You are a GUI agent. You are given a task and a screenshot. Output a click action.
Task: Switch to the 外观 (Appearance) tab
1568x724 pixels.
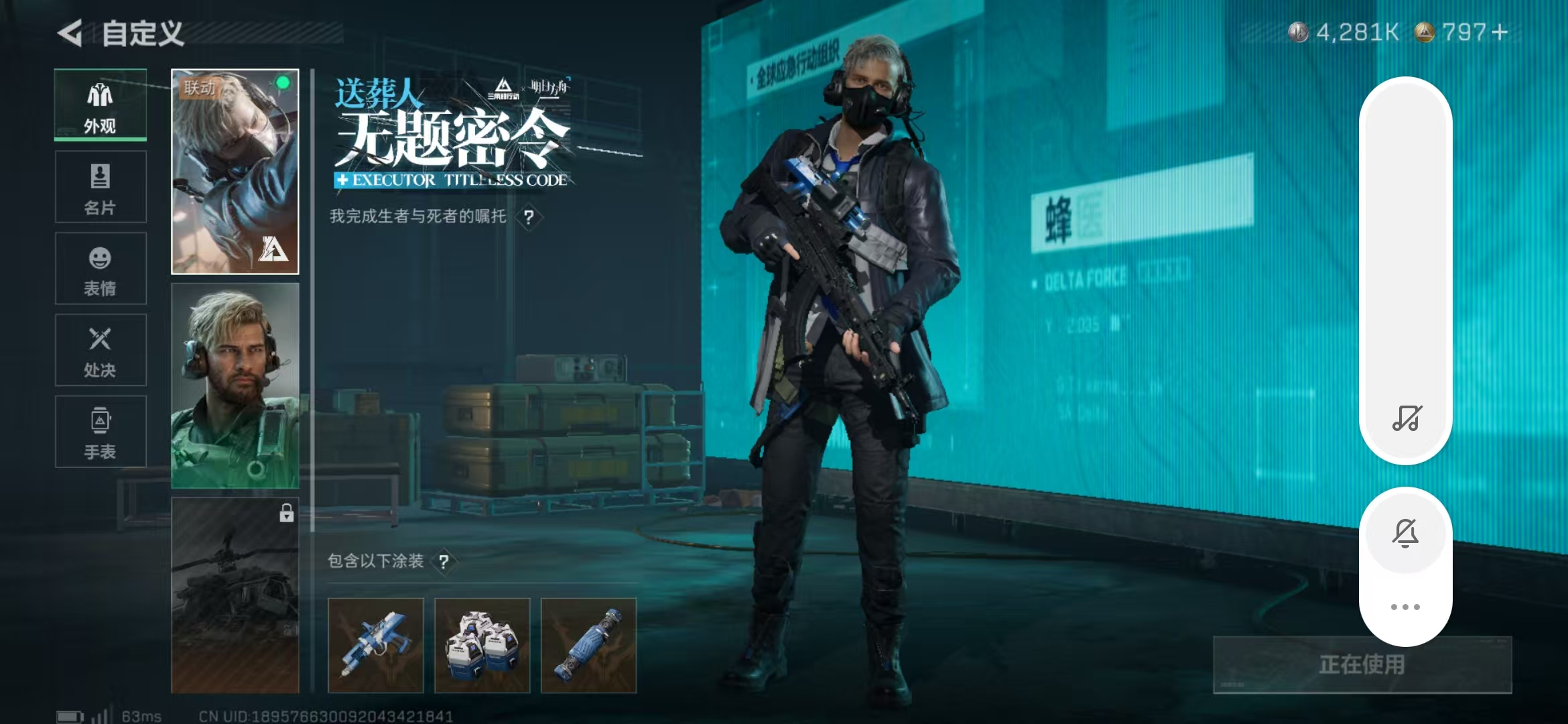(99, 106)
